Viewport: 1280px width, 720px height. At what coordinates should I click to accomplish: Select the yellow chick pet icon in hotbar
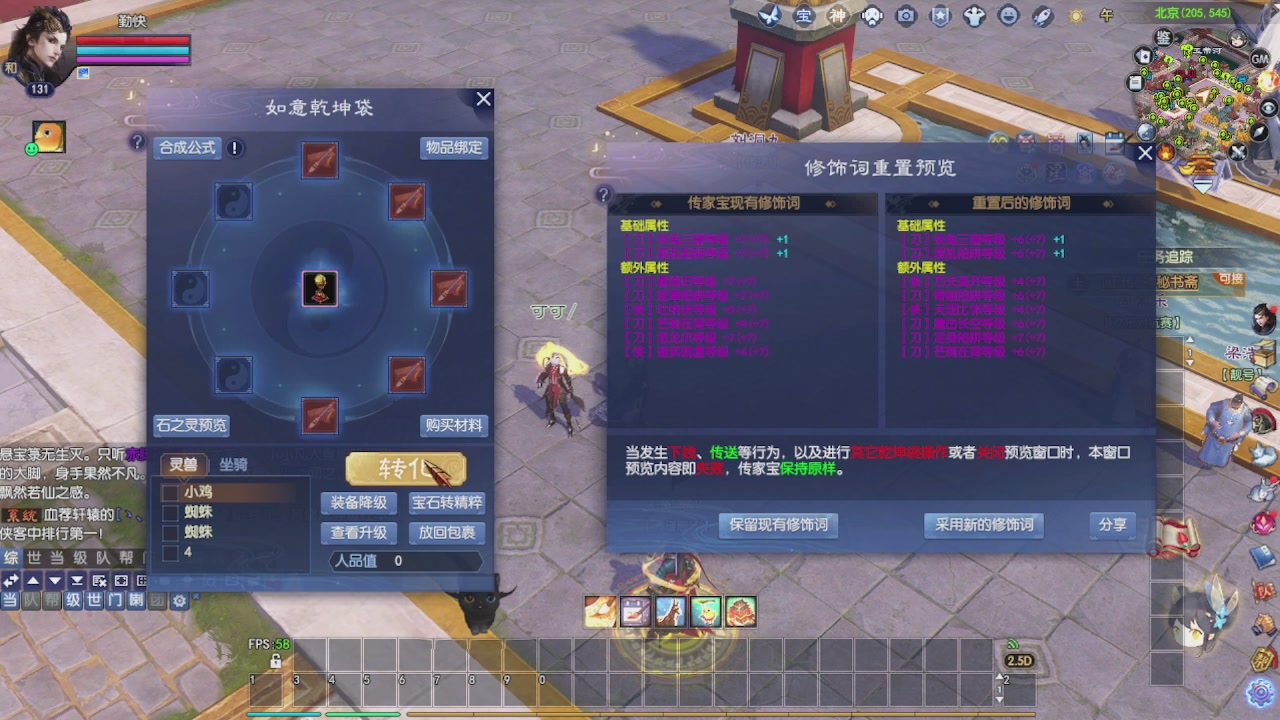(705, 611)
